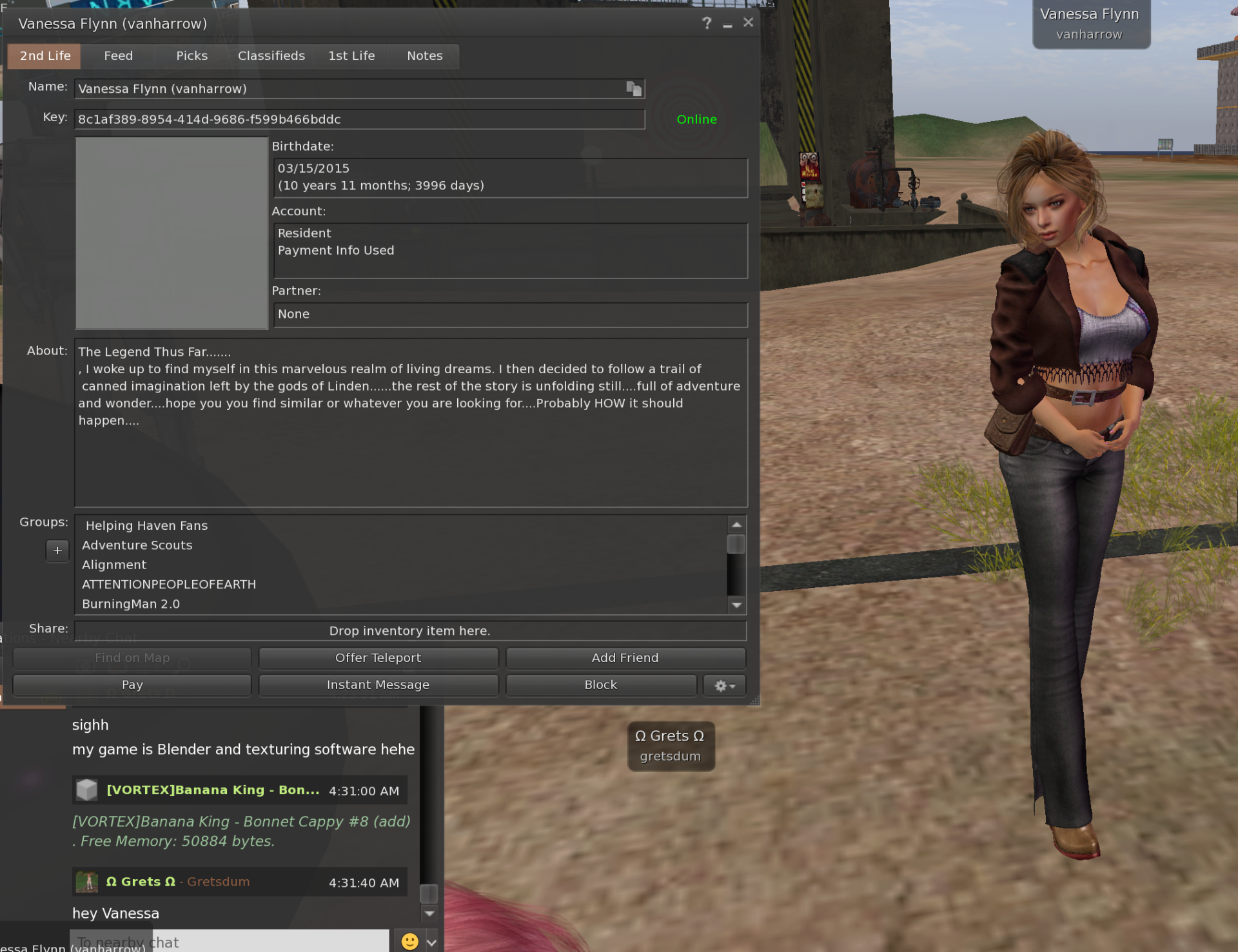Open the small arrow on the gear button
Image resolution: width=1238 pixels, height=952 pixels.
(734, 686)
